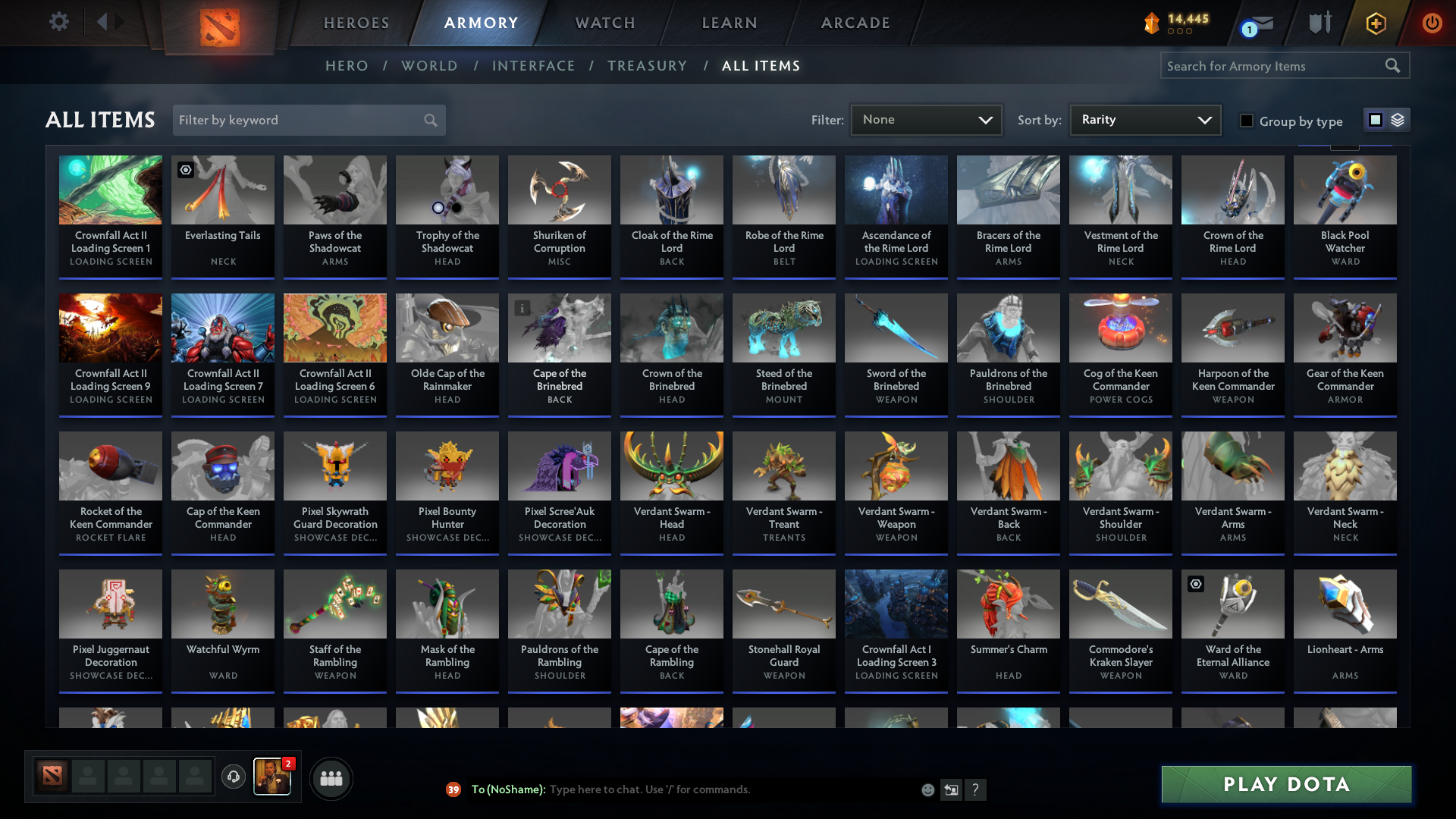Open the Filter dropdown set to None

pos(926,120)
